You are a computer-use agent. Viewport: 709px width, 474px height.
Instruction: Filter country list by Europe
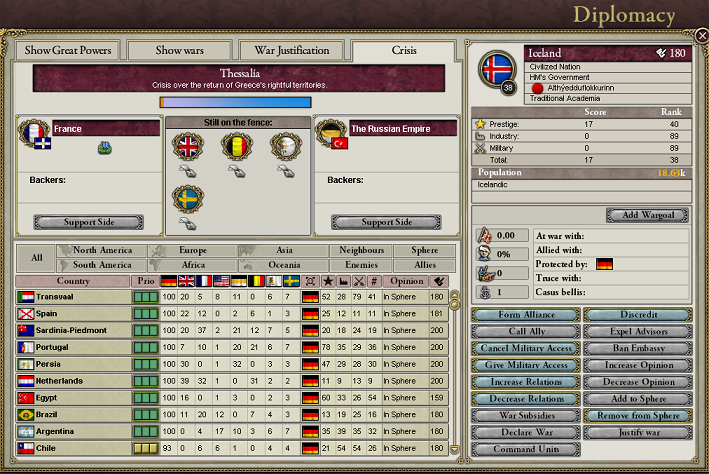click(192, 250)
